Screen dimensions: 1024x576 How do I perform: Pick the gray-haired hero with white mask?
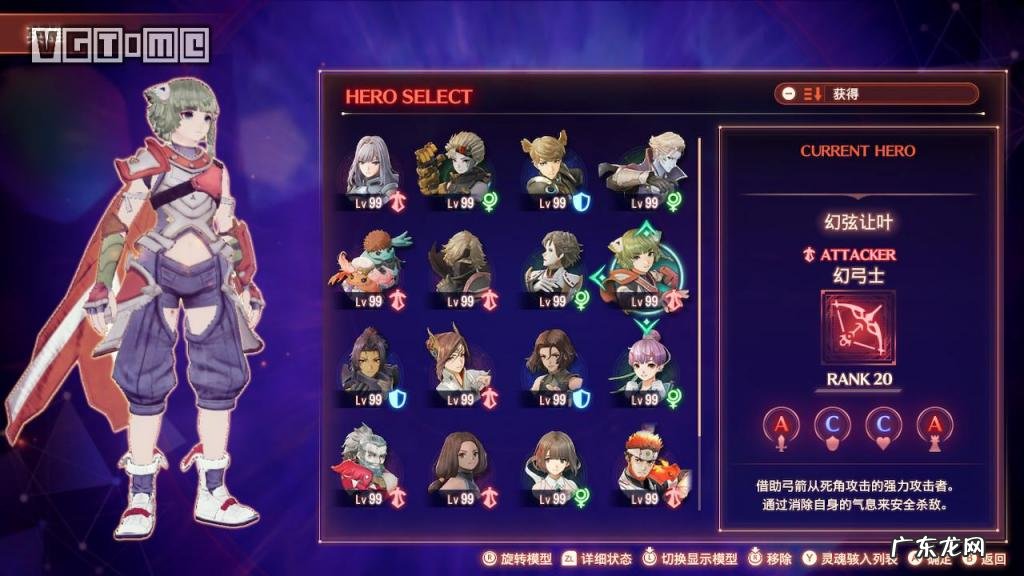tap(551, 265)
